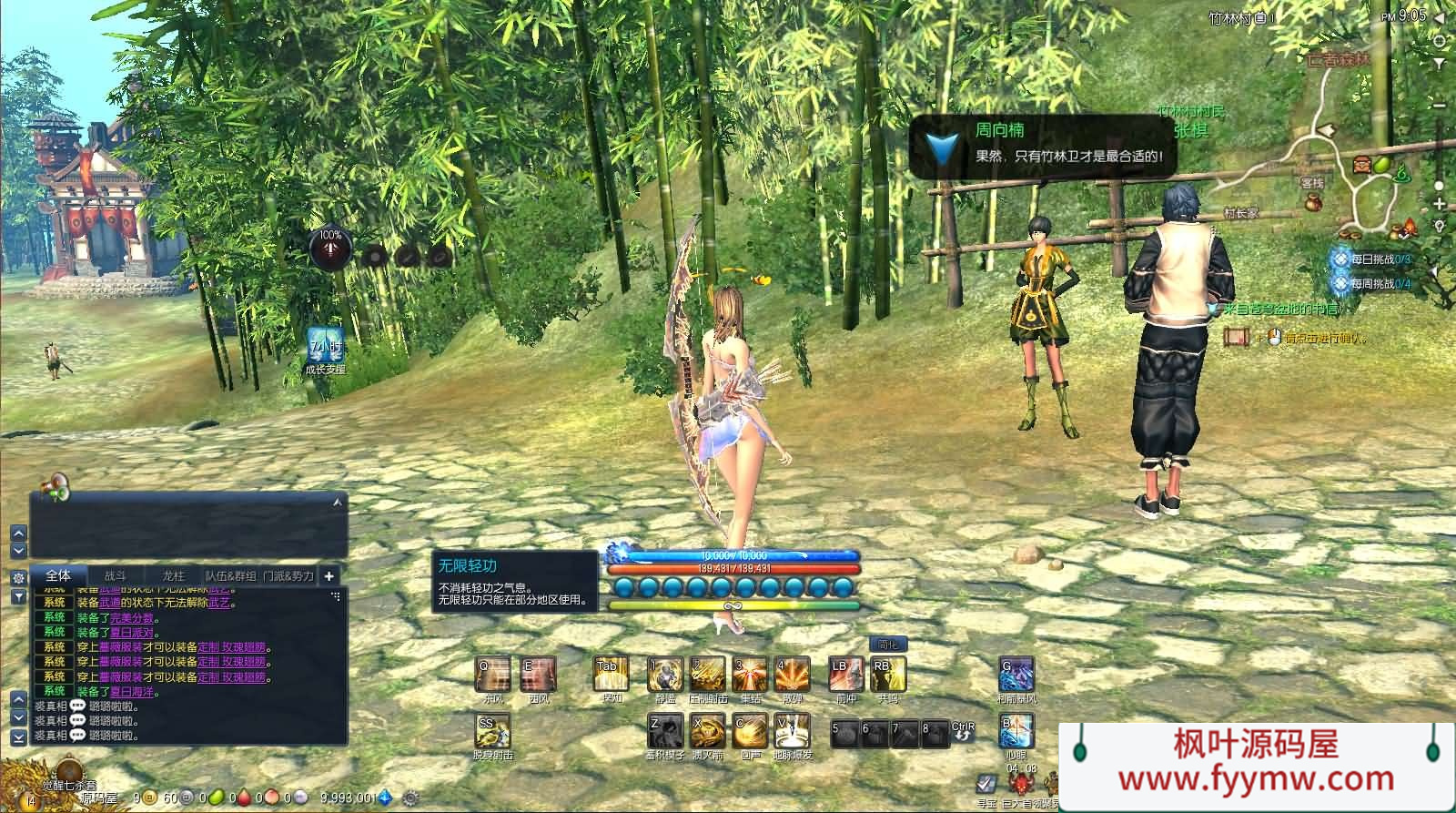Screen dimensions: 1456x813
Task: Click the 简化 simplify button above skills
Action: (x=887, y=645)
